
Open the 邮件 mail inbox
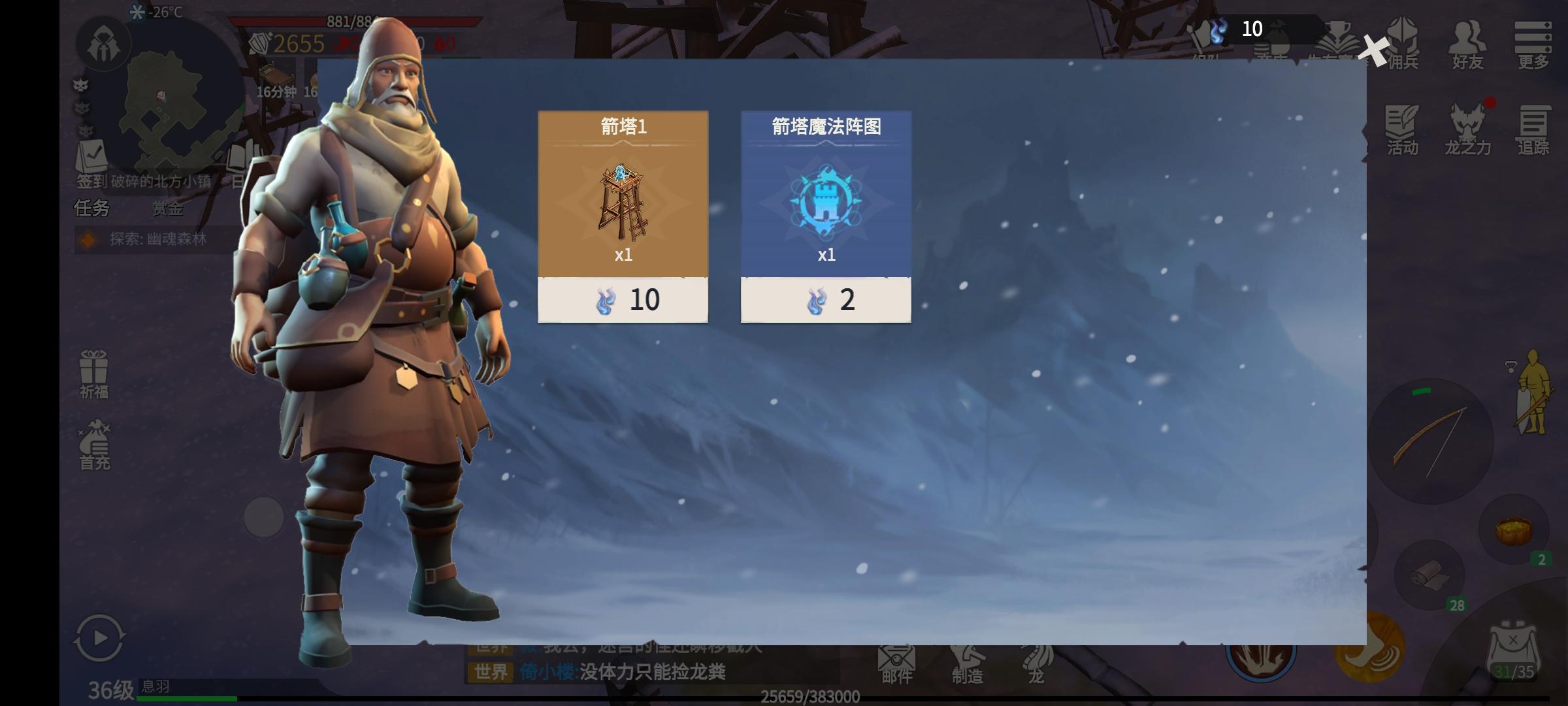896,664
